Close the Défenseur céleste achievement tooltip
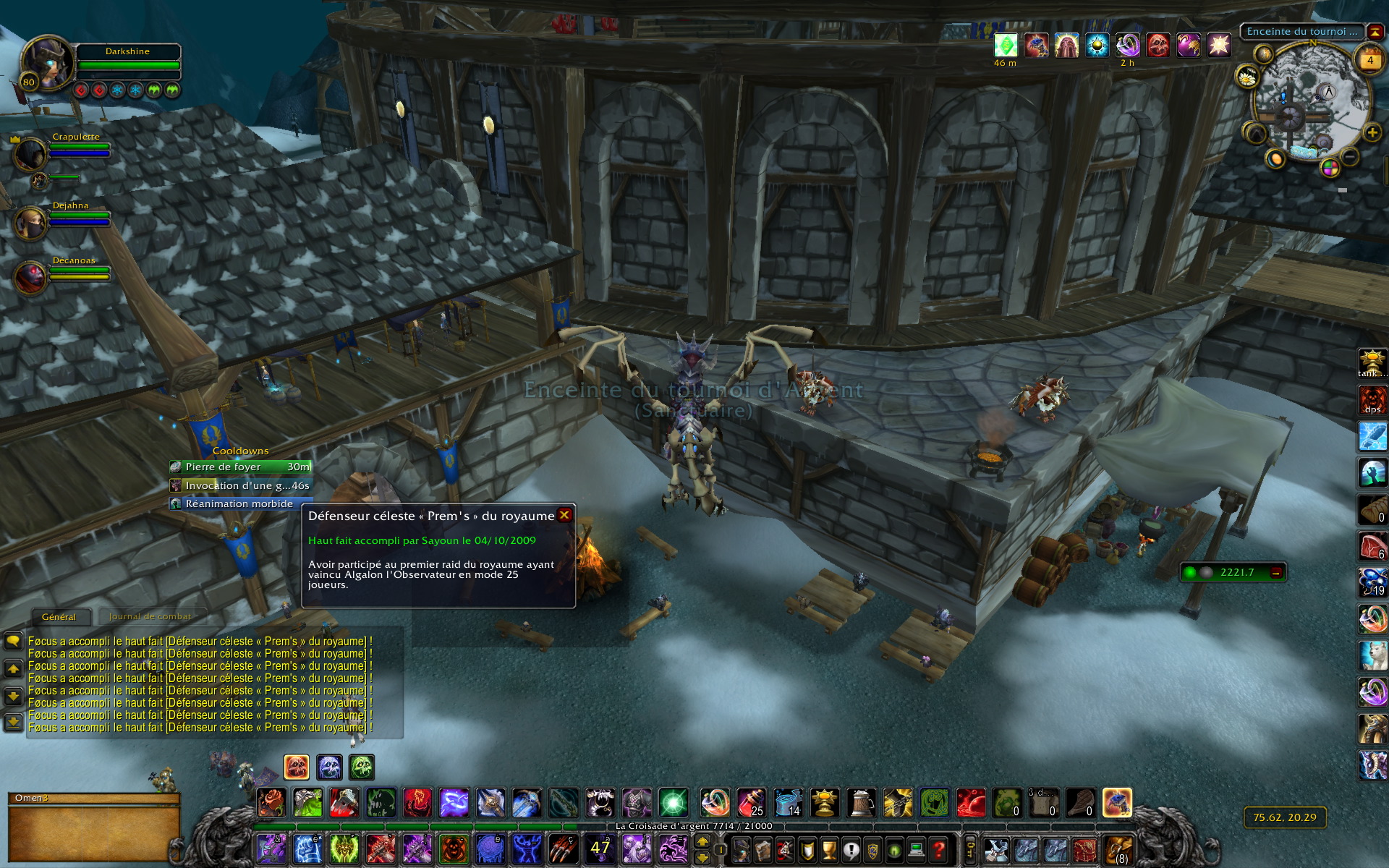The image size is (1389, 868). (564, 515)
